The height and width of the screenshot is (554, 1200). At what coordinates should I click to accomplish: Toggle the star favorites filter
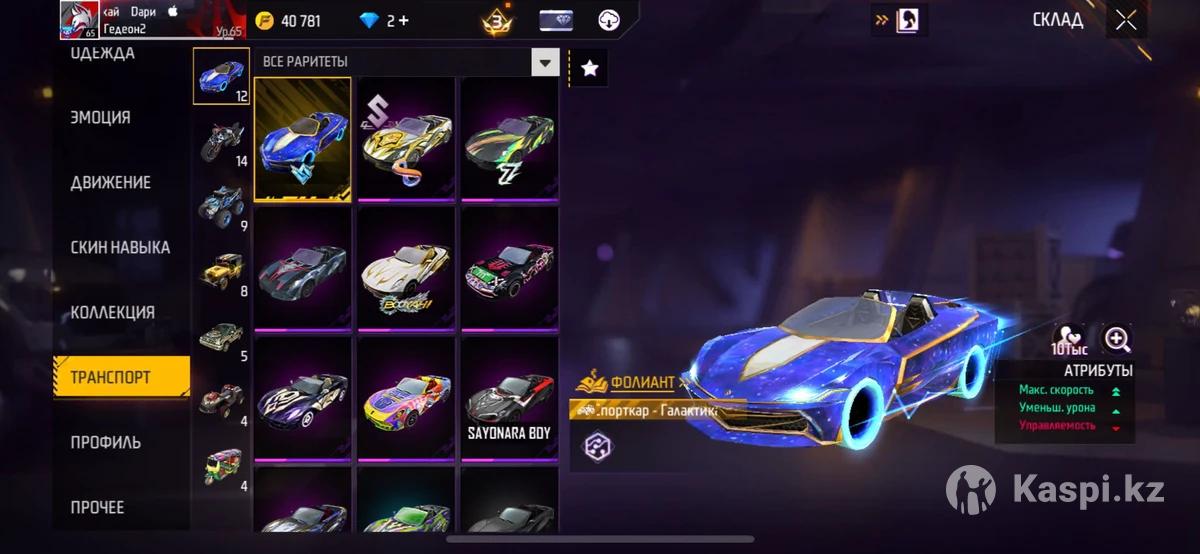tap(590, 68)
